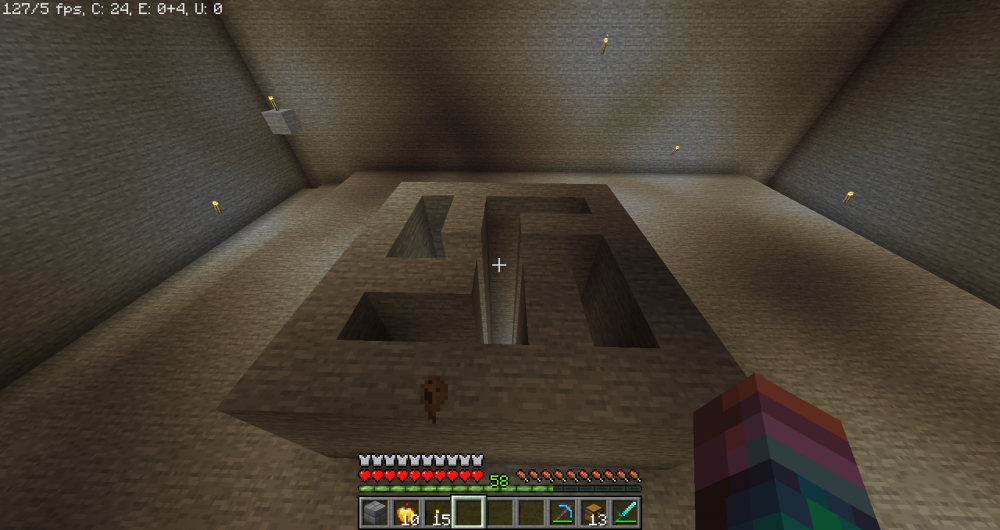Equip the diamond pickaxe
This screenshot has width=1000, height=530.
tap(562, 513)
